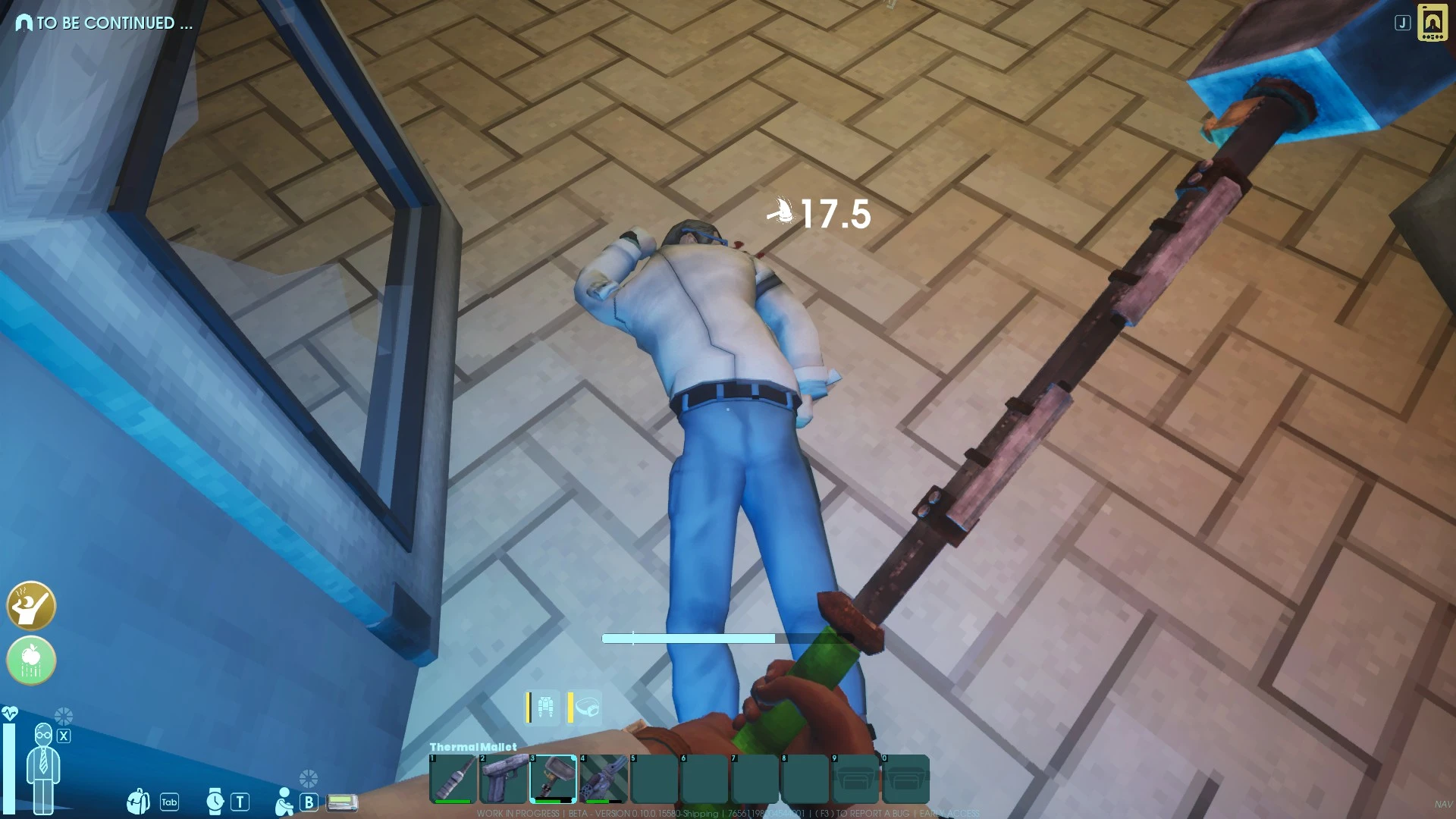Click the sitting person rest icon
This screenshot has height=819, width=1456.
(x=284, y=800)
